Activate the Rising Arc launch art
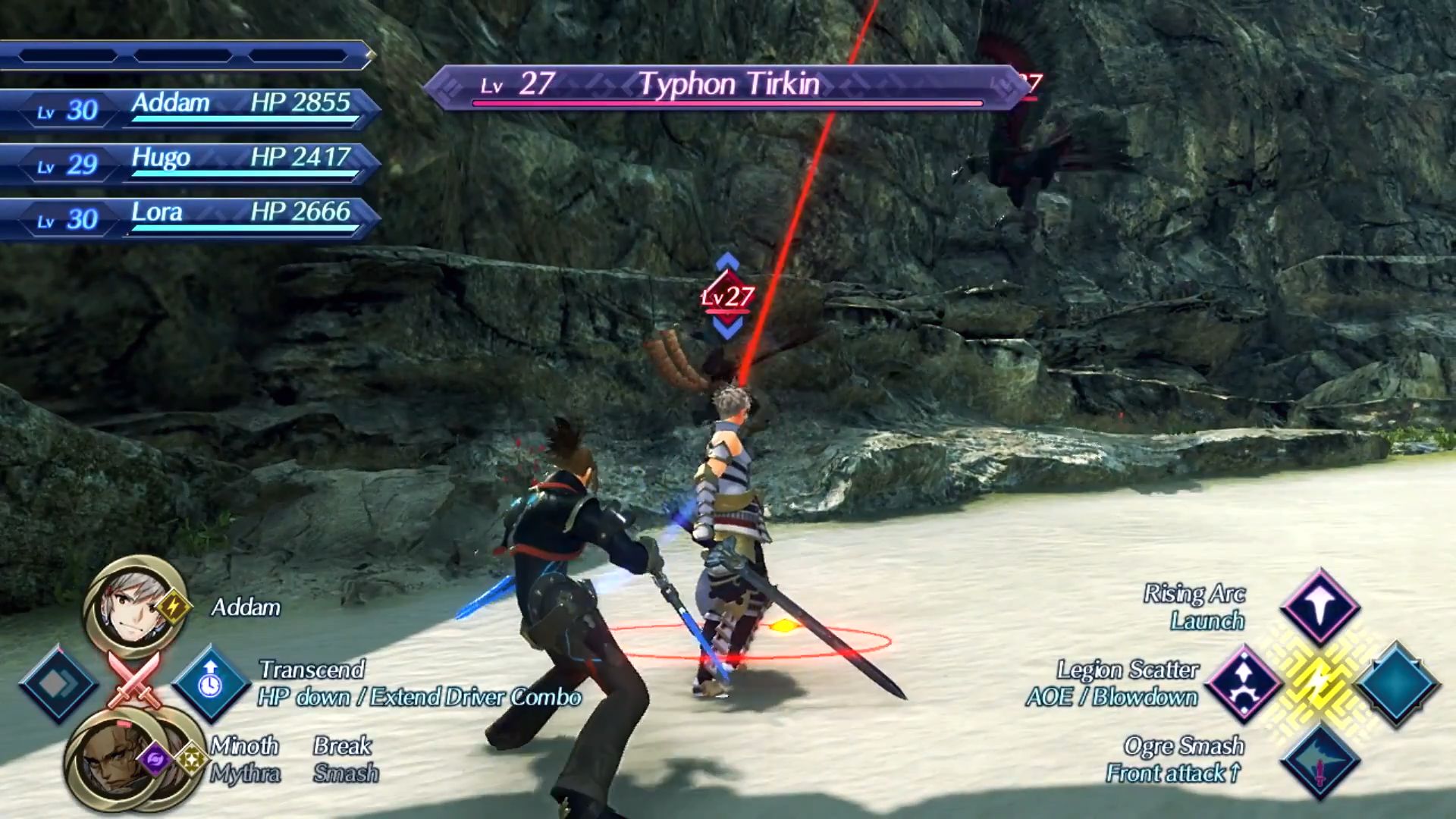Screen dimensions: 1456x819 click(x=1319, y=606)
